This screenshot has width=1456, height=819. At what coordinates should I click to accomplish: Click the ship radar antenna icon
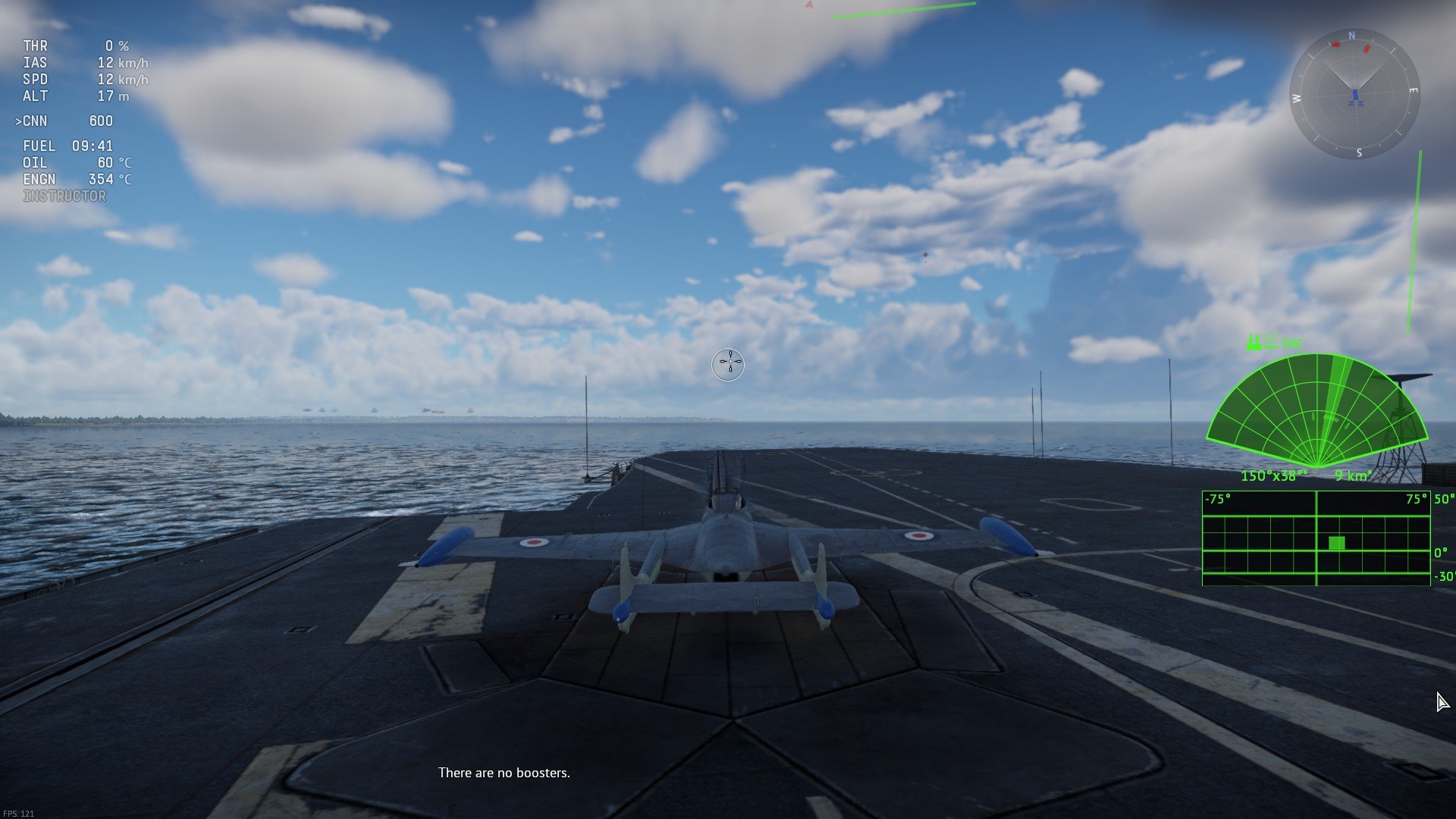point(1254,342)
